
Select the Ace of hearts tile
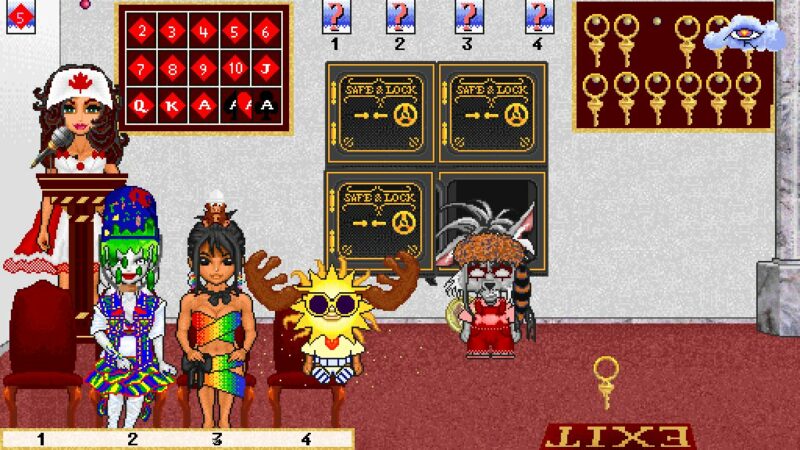click(235, 105)
